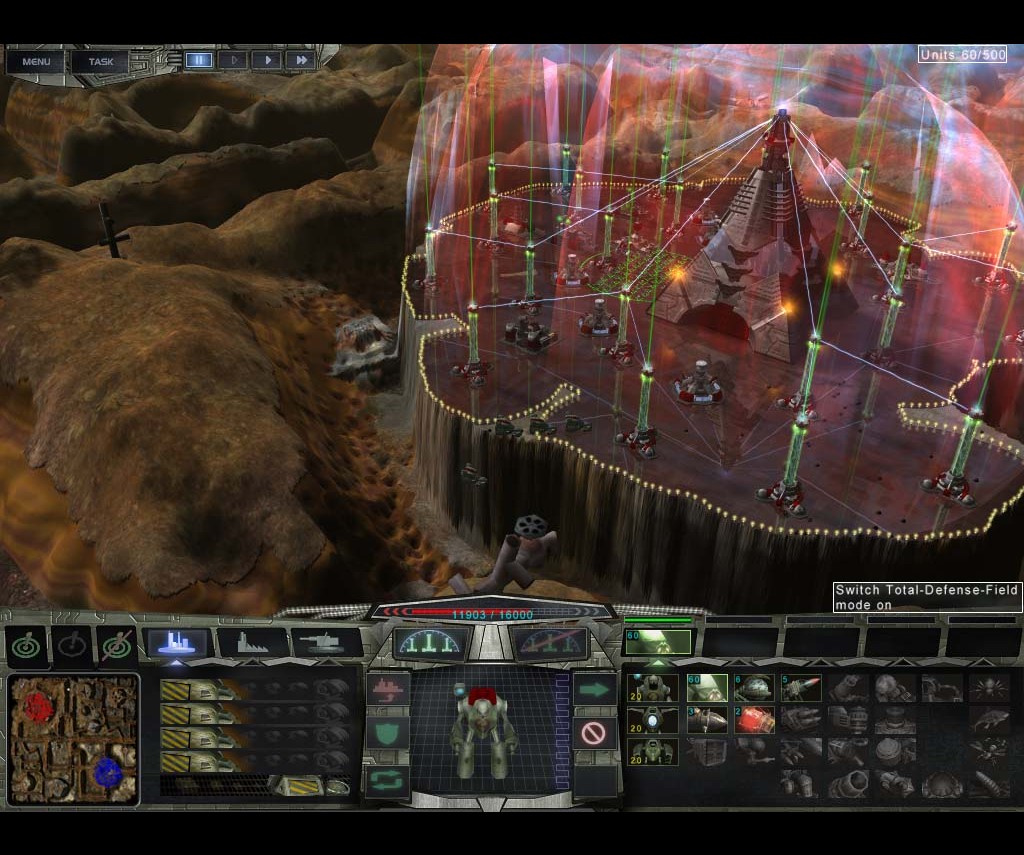Image resolution: width=1024 pixels, height=855 pixels.
Task: Set game to normal play speed
Action: click(267, 60)
